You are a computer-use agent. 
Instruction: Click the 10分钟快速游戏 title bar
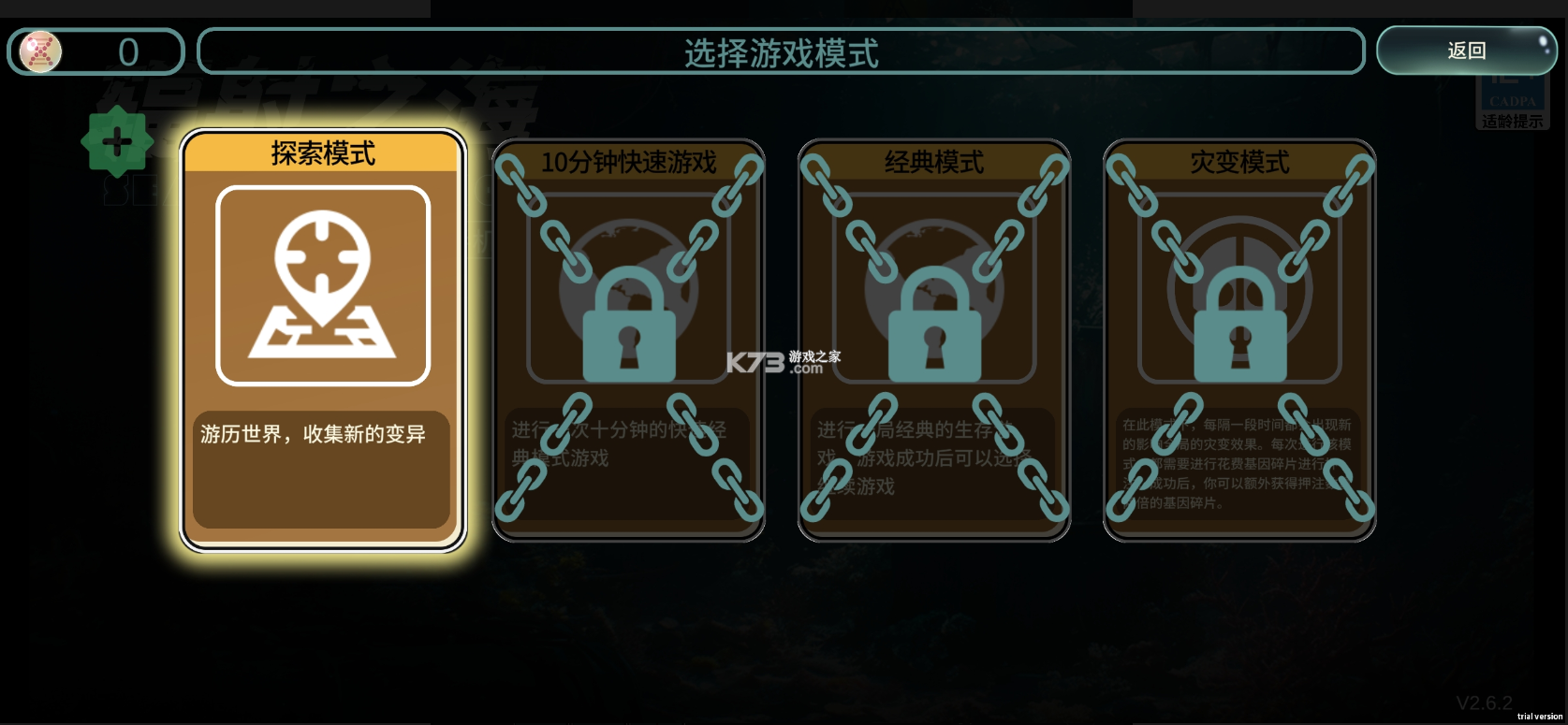(x=628, y=163)
